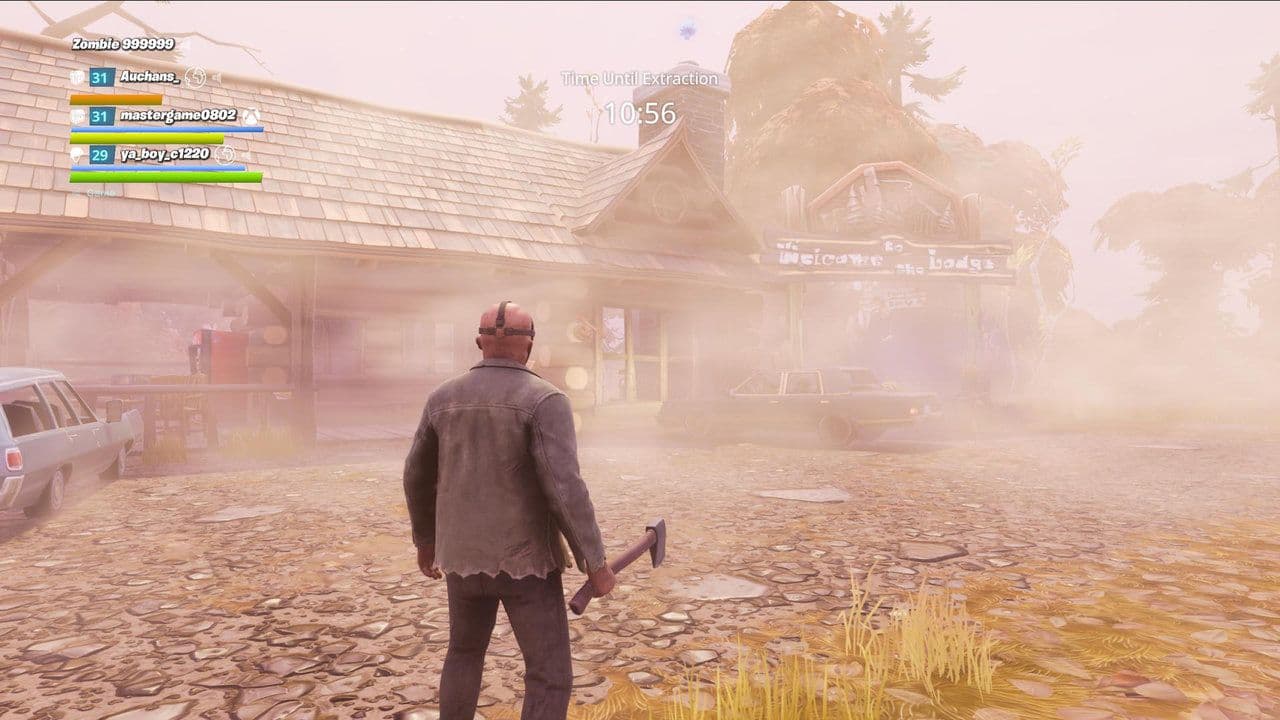Click the Zombie 999999 counter

[x=124, y=44]
